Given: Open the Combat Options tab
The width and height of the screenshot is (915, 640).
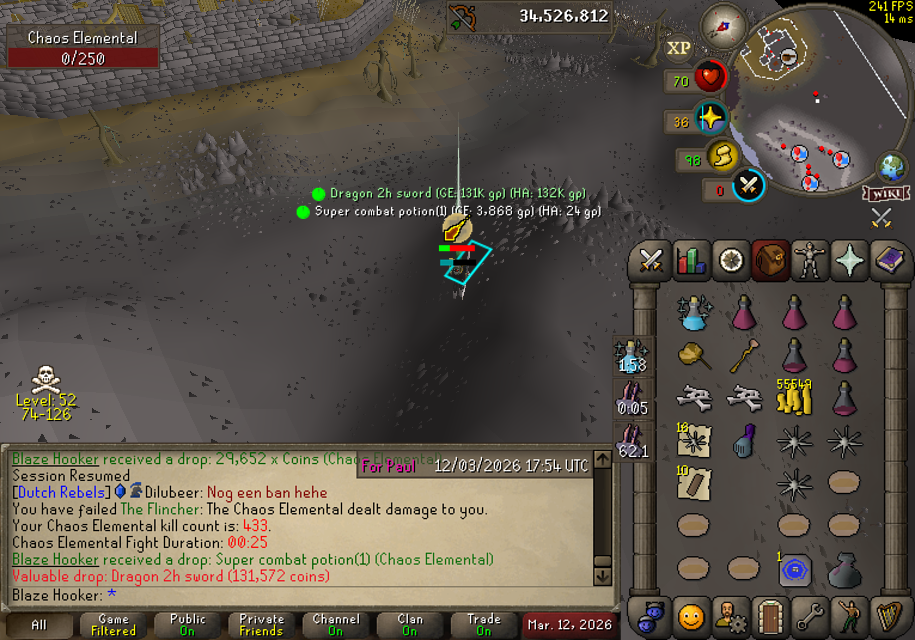Looking at the screenshot, I should point(652,260).
